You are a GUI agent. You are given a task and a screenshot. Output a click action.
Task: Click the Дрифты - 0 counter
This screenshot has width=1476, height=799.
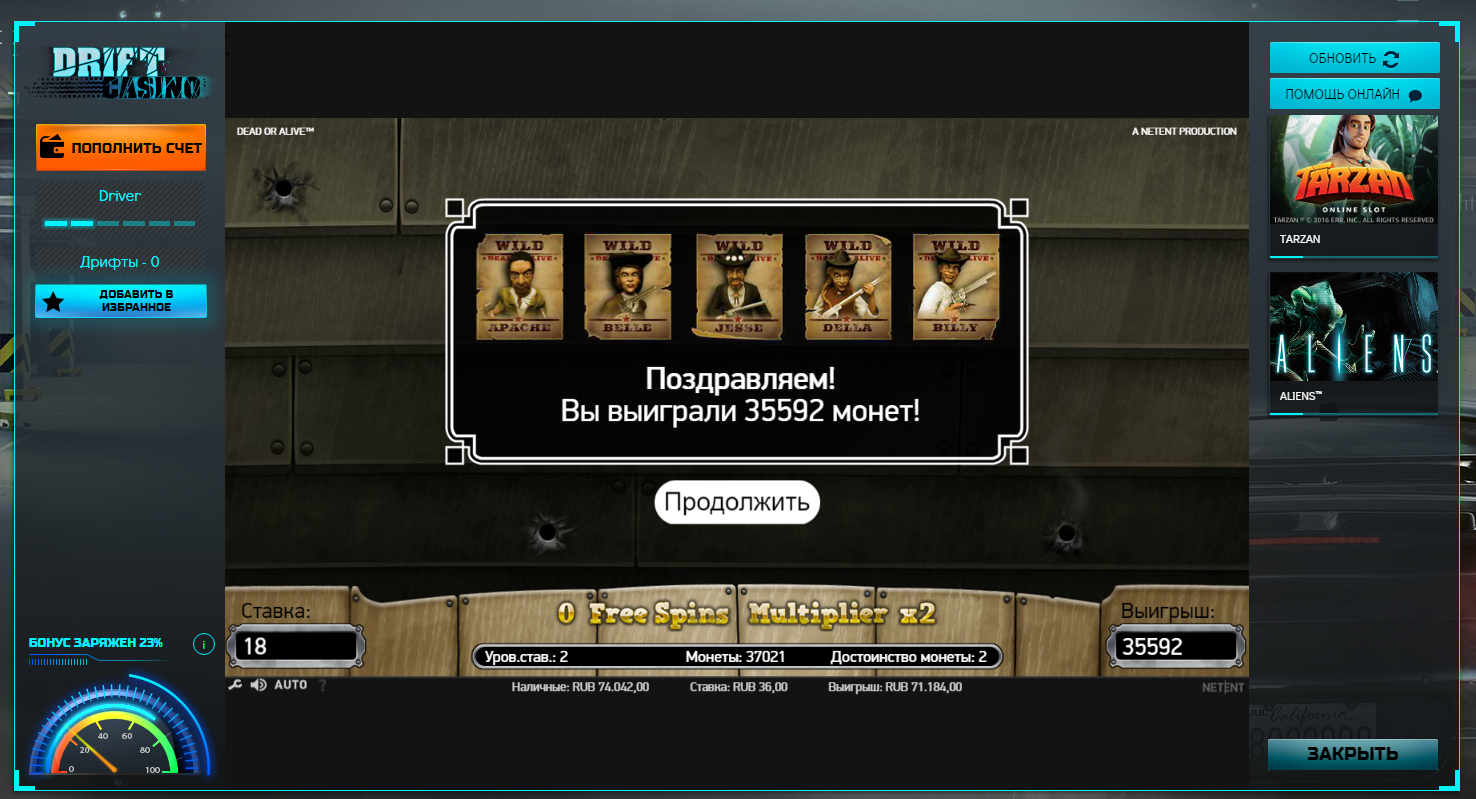pyautogui.click(x=119, y=261)
